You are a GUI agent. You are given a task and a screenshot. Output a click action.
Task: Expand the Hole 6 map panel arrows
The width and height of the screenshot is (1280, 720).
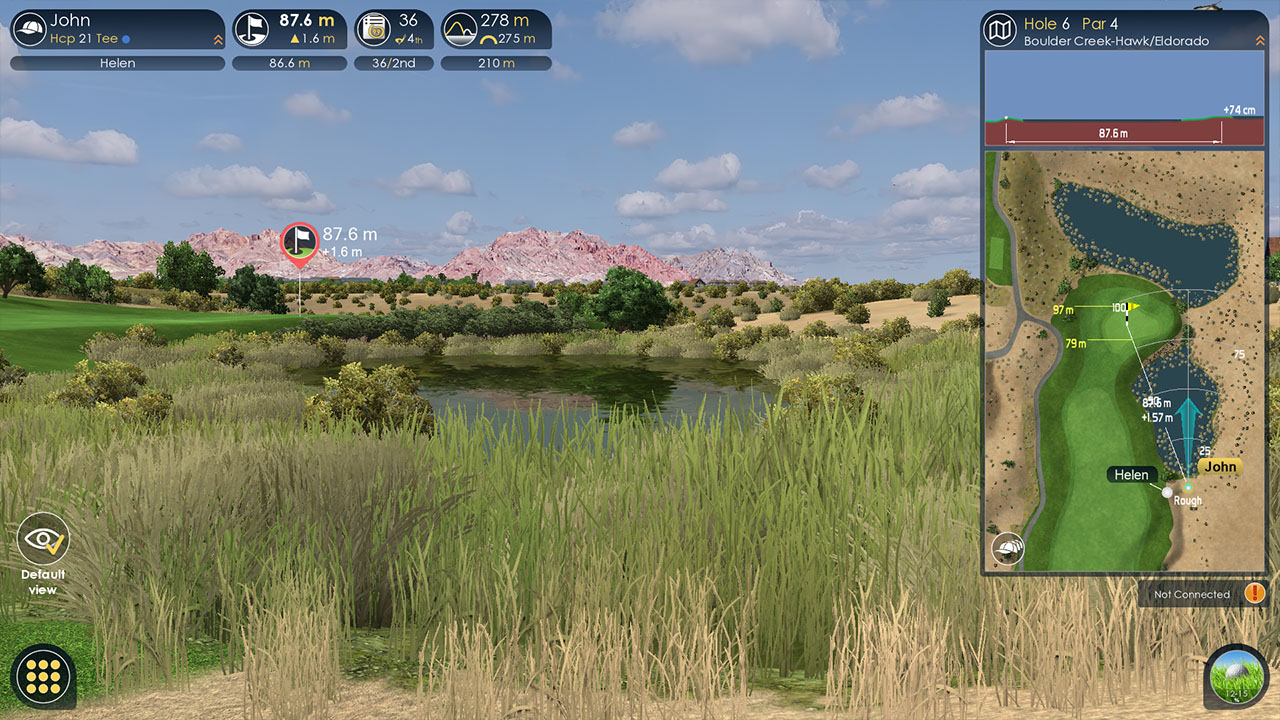[1257, 40]
